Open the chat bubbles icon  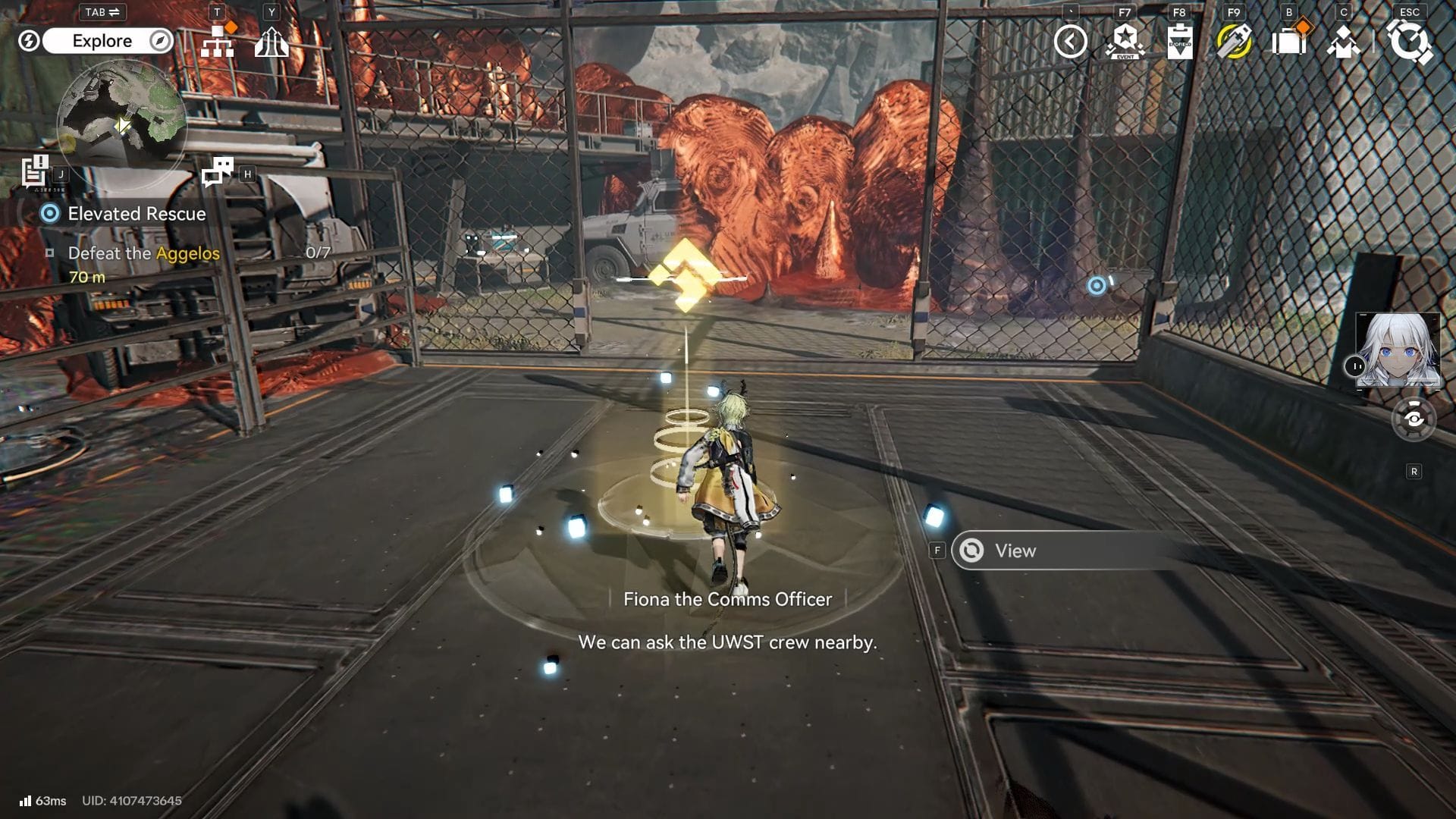coord(218,172)
